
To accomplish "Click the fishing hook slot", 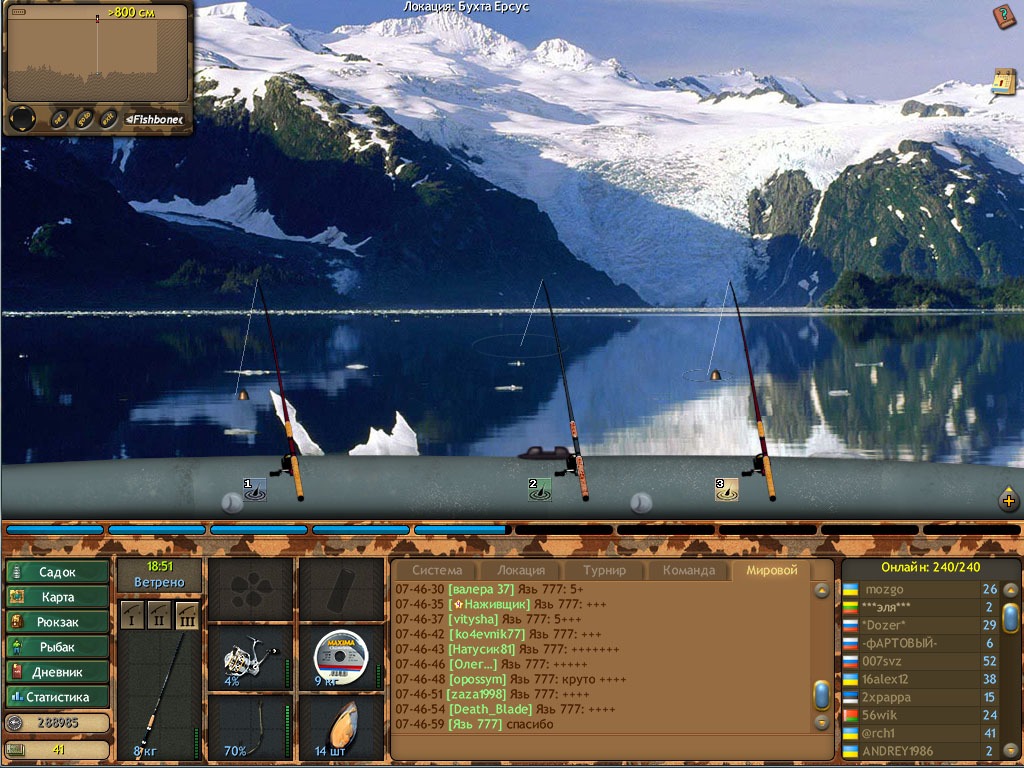I will click(246, 727).
